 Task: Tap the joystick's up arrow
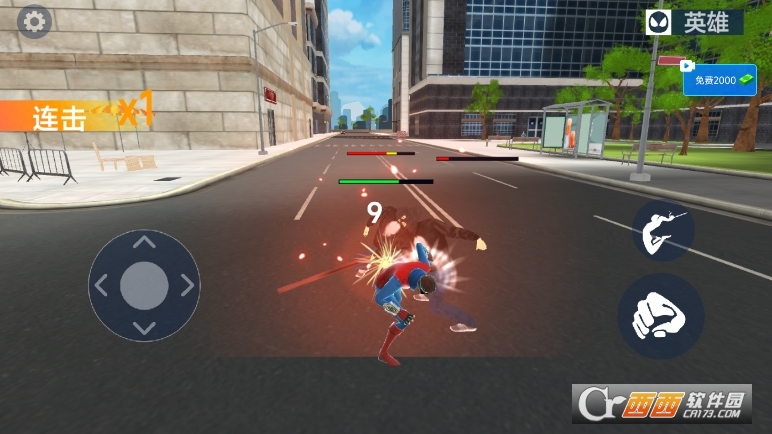pyautogui.click(x=144, y=242)
